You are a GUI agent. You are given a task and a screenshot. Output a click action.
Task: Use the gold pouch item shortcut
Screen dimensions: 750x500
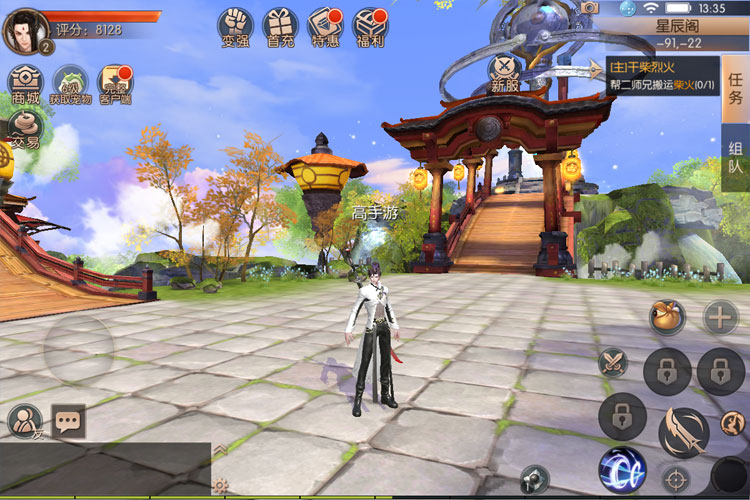tap(666, 316)
